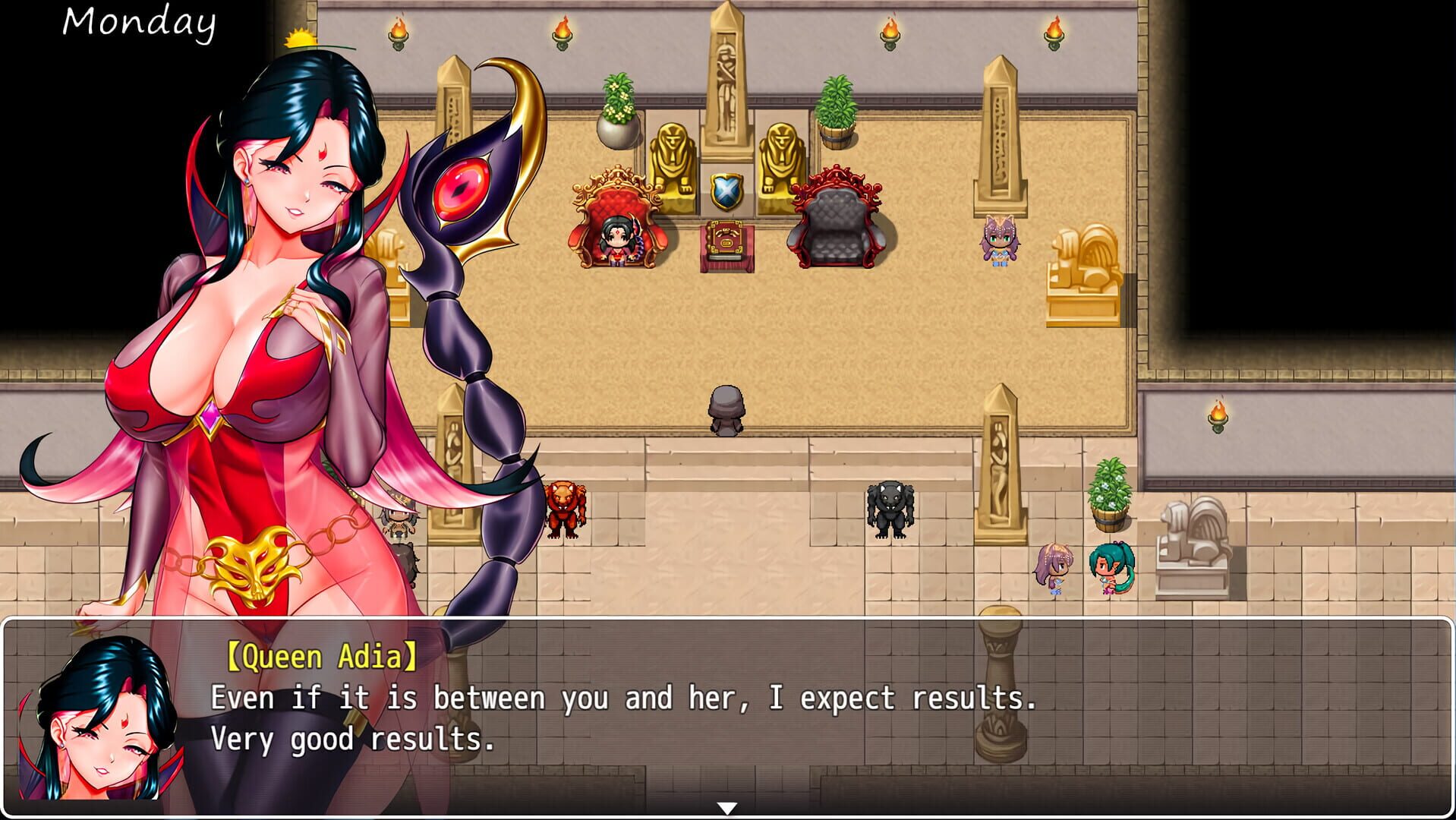Toggle the sun marker above Queen Adia's head
The height and width of the screenshot is (820, 1456).
click(x=299, y=36)
